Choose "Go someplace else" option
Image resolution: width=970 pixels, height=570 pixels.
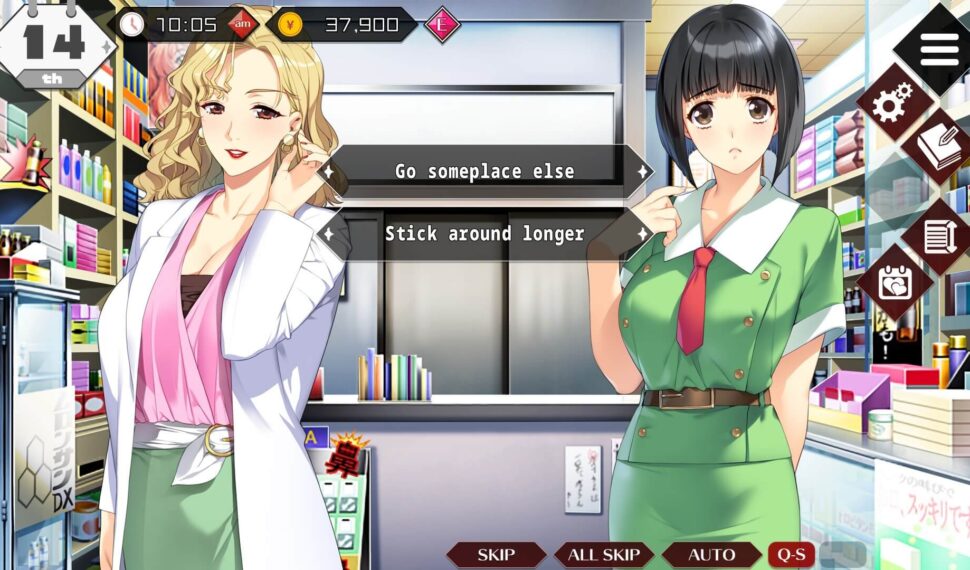[x=485, y=171]
